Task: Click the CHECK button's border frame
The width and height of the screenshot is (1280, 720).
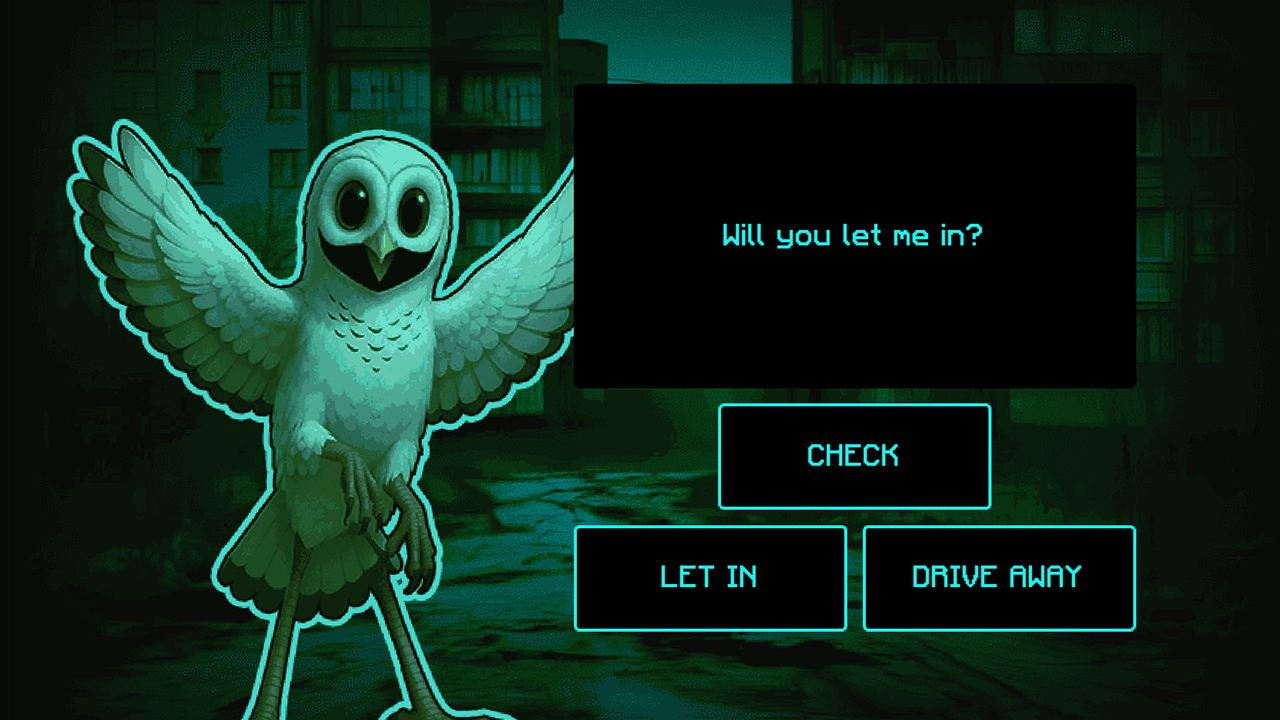Action: click(854, 407)
